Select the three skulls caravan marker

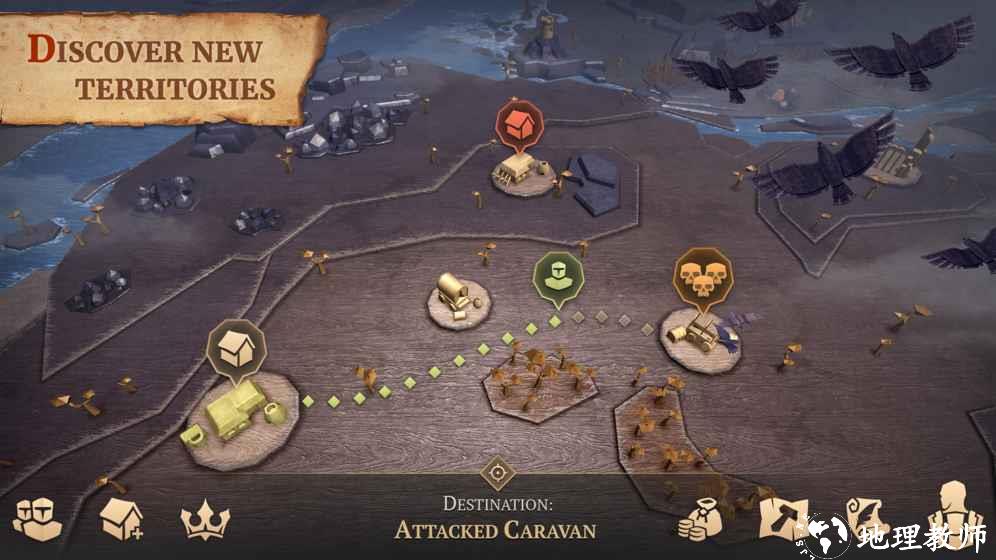701,276
